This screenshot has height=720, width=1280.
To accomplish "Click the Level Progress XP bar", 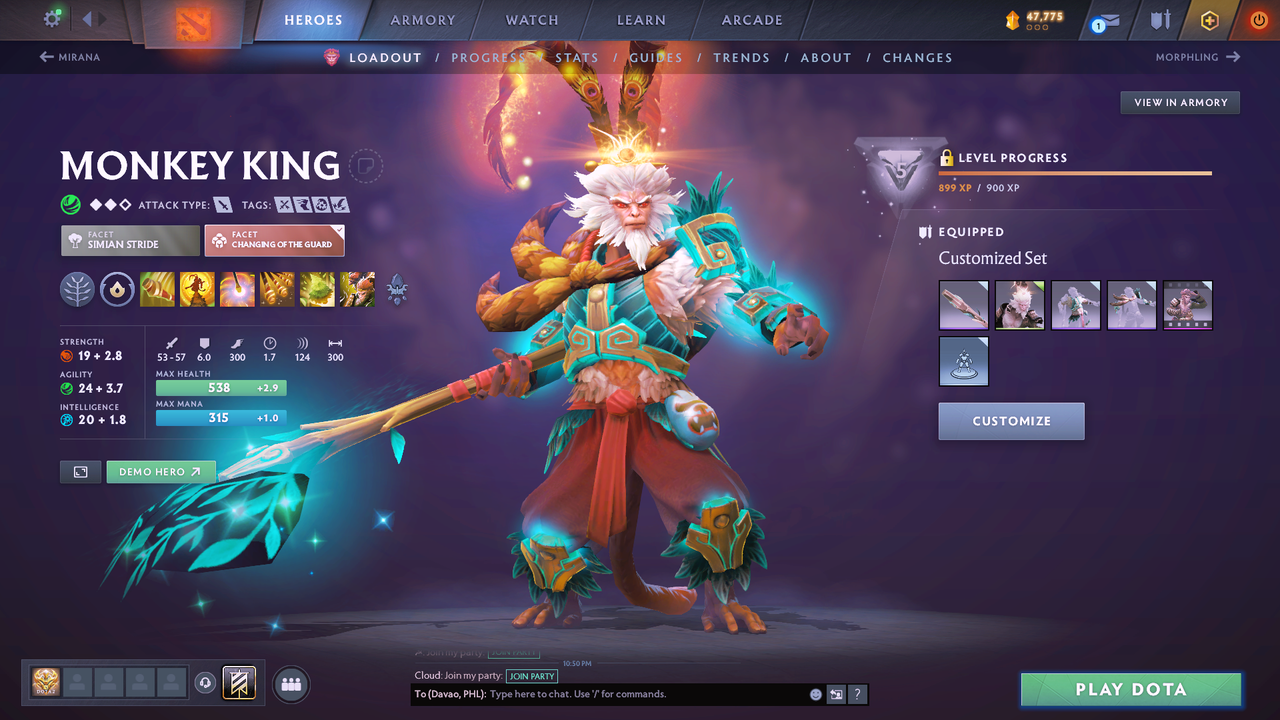I will click(1075, 172).
